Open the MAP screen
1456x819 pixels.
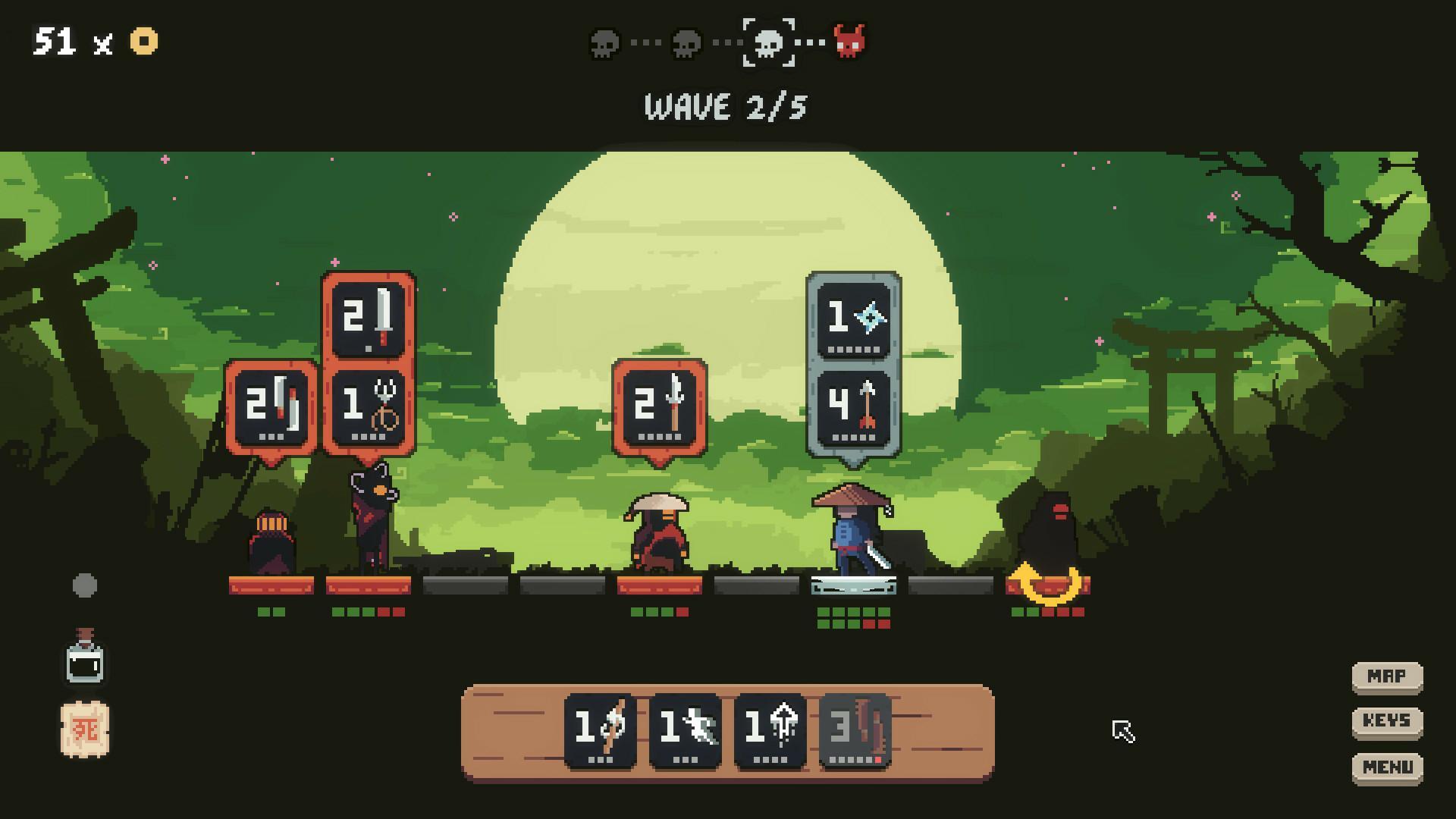pos(1387,675)
